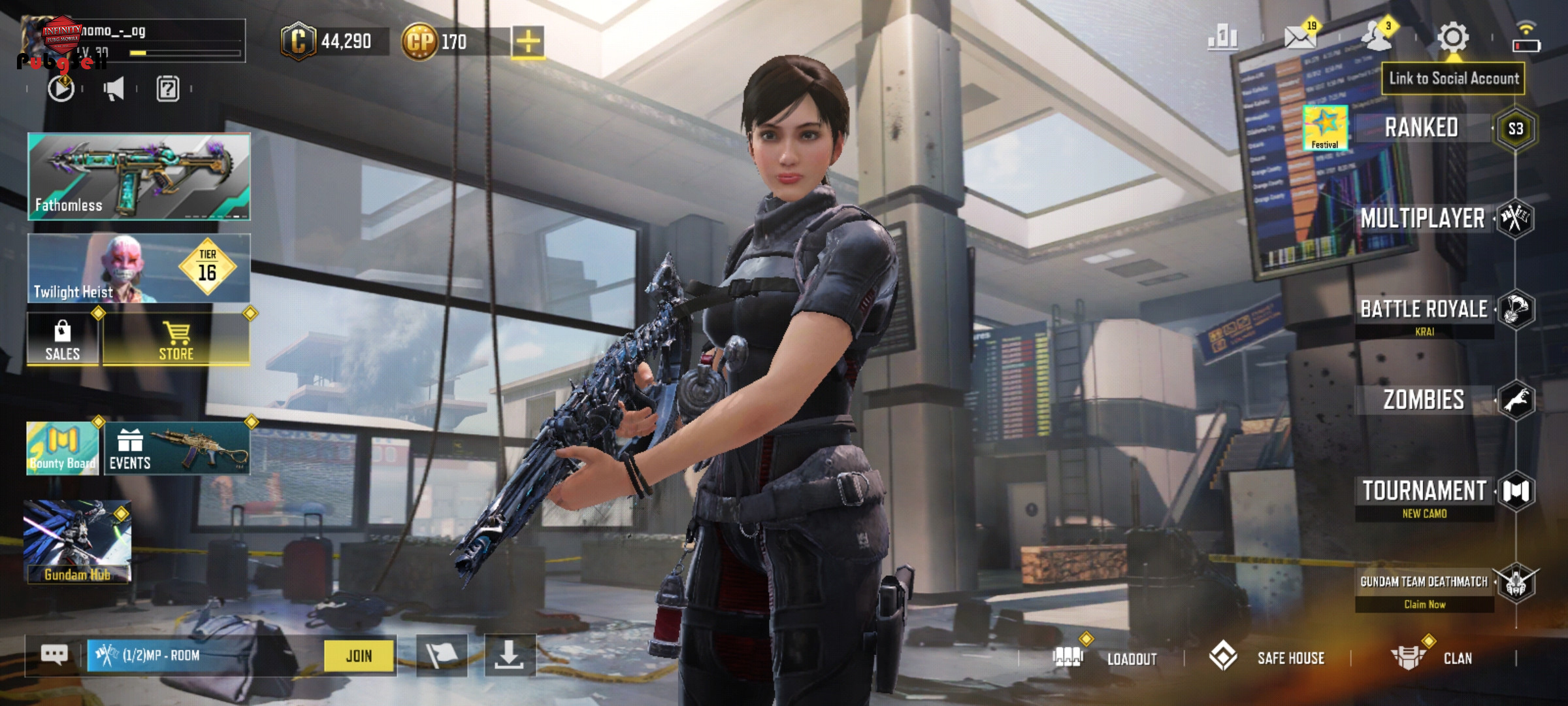This screenshot has width=1568, height=706.
Task: Open the Ranked mode
Action: (1422, 128)
